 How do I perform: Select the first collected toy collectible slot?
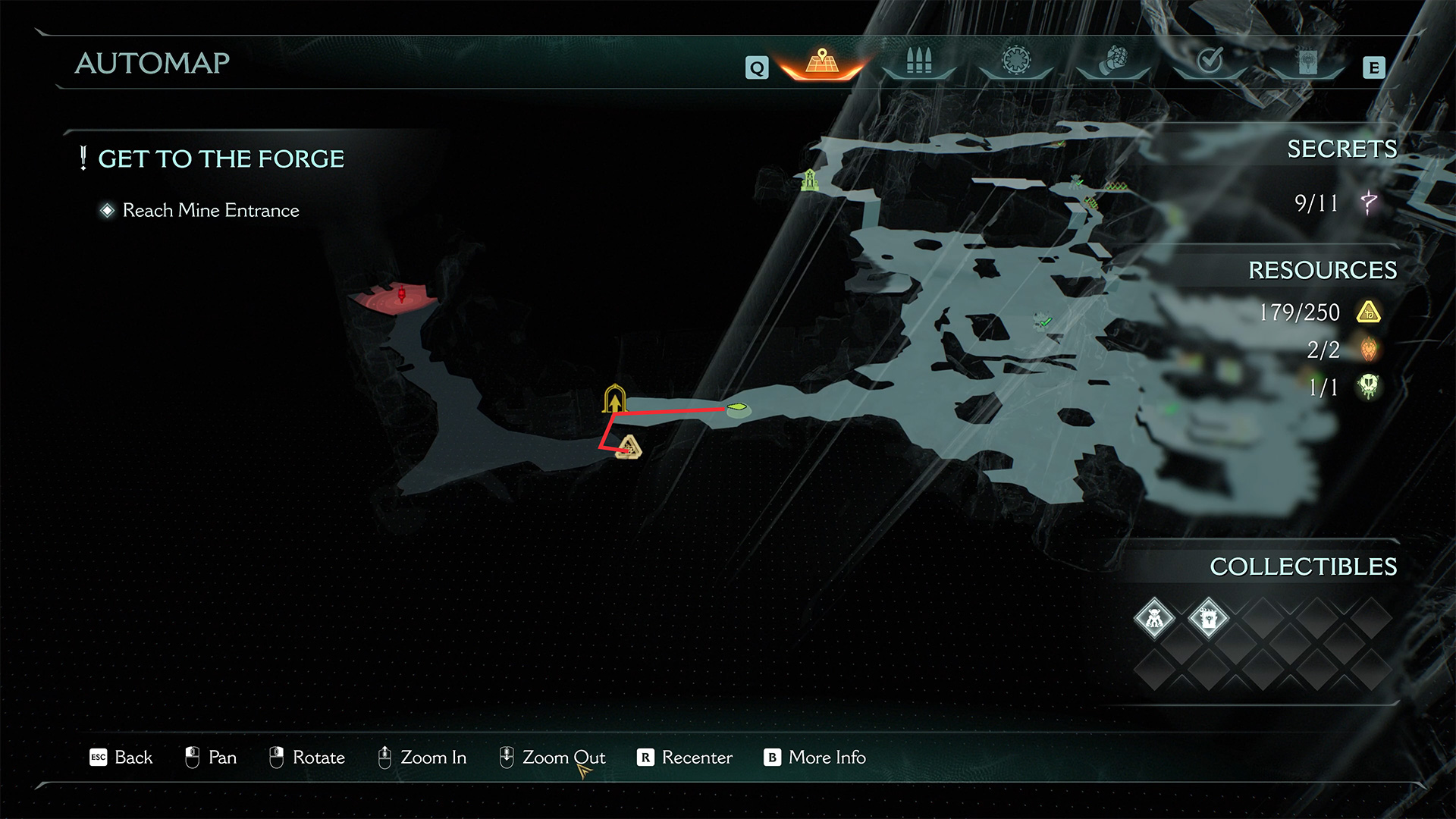1154,619
